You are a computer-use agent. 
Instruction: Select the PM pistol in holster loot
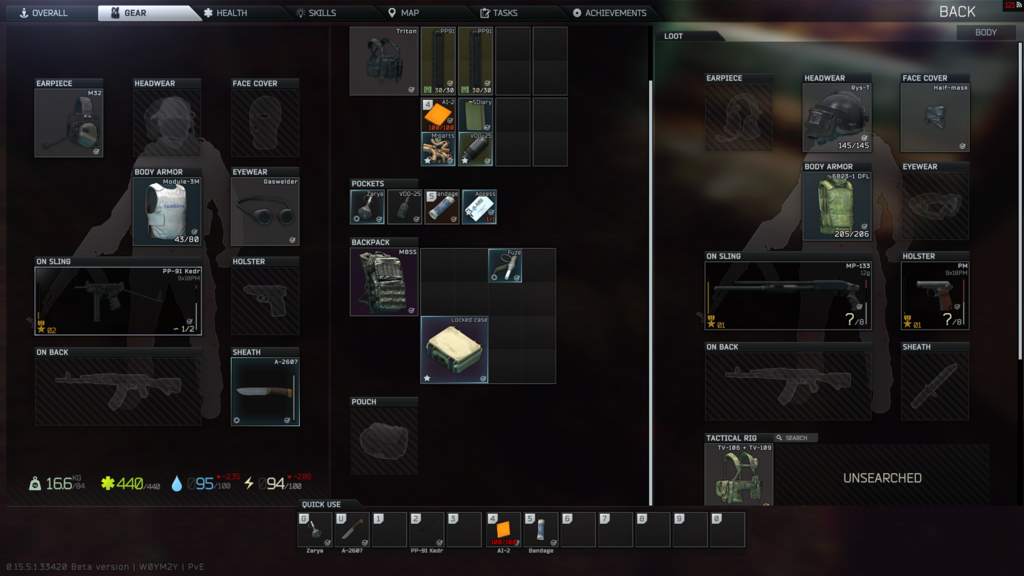(935, 296)
